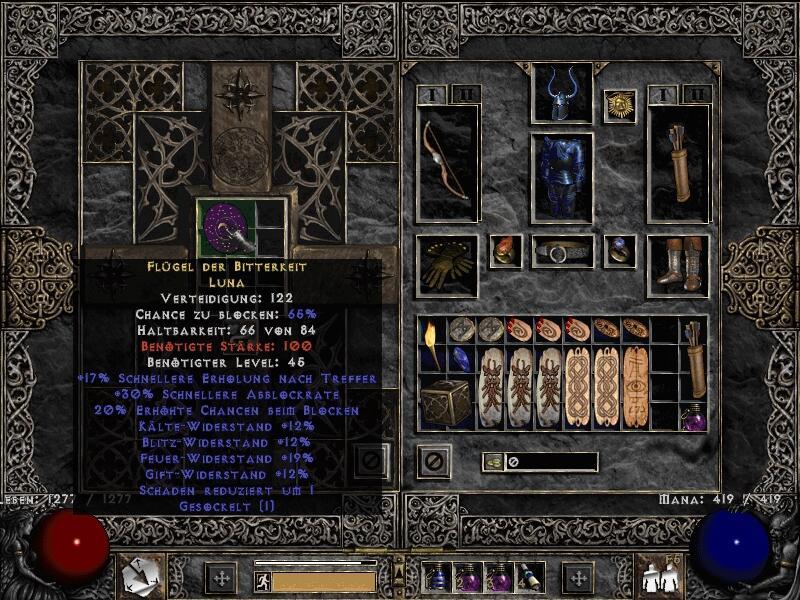Pick up the purple Luna shield in cube
This screenshot has height=600, width=800.
pyautogui.click(x=226, y=226)
